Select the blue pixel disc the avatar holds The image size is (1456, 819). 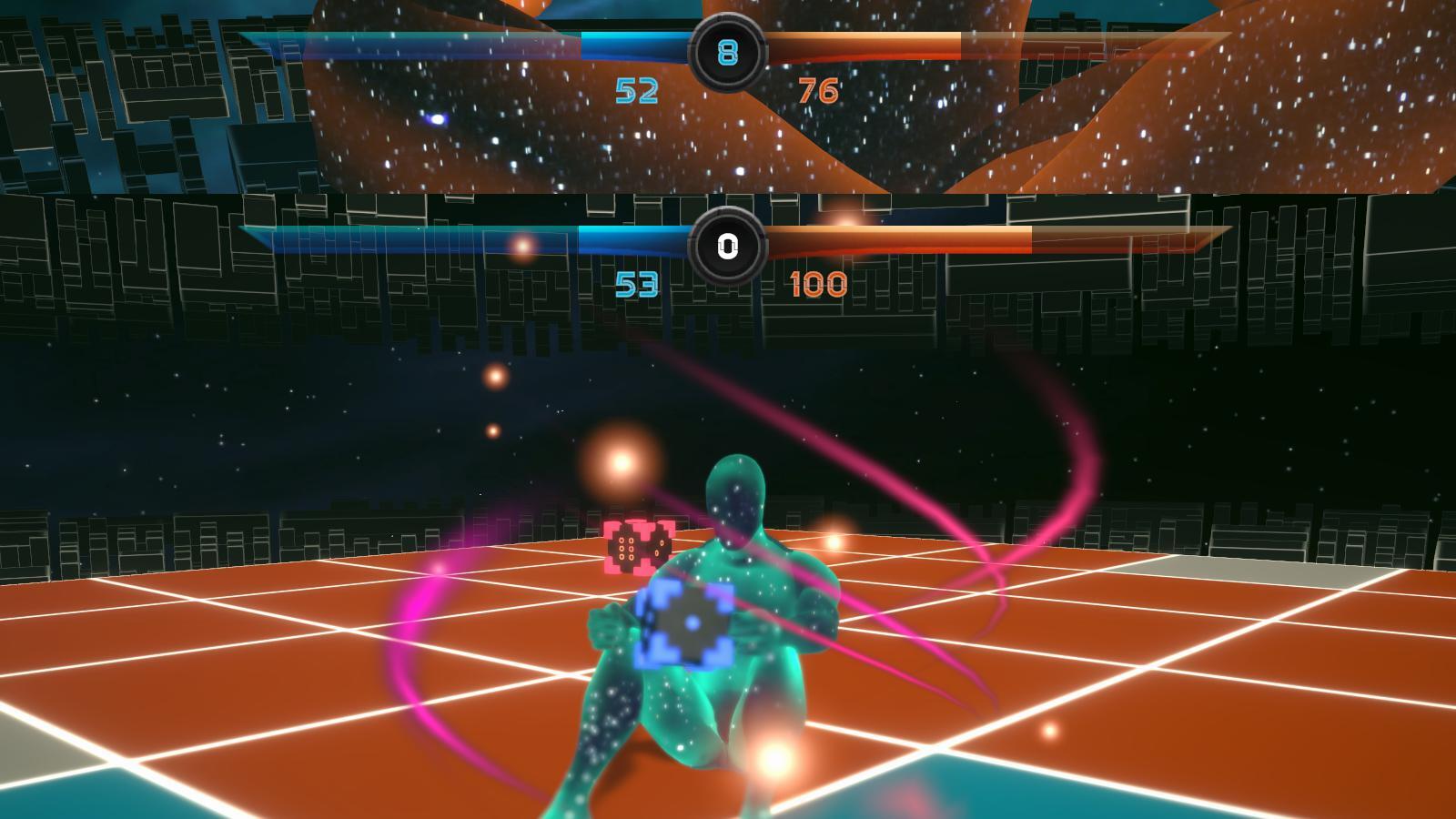pyautogui.click(x=692, y=625)
